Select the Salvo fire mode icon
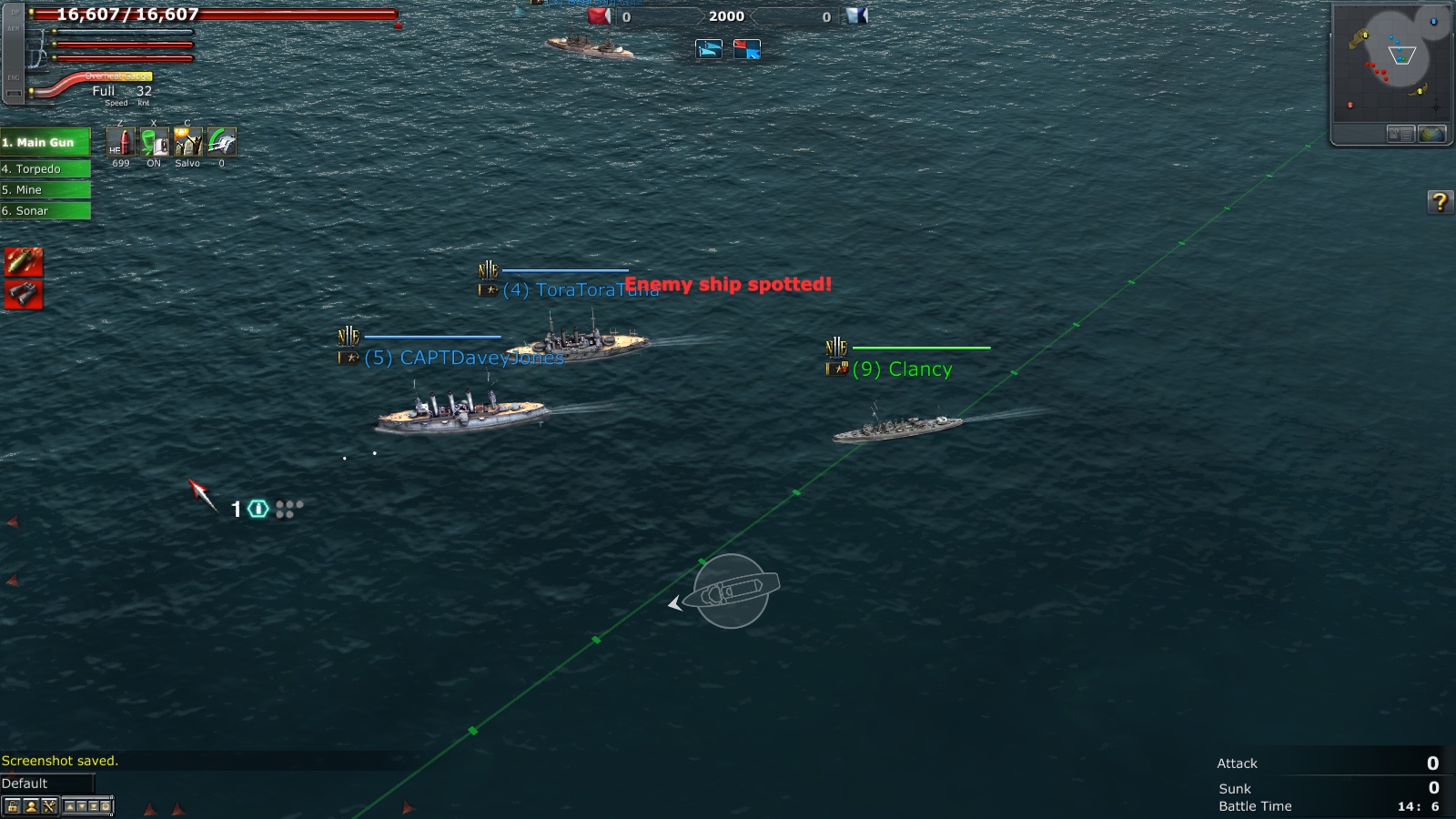 tap(188, 141)
